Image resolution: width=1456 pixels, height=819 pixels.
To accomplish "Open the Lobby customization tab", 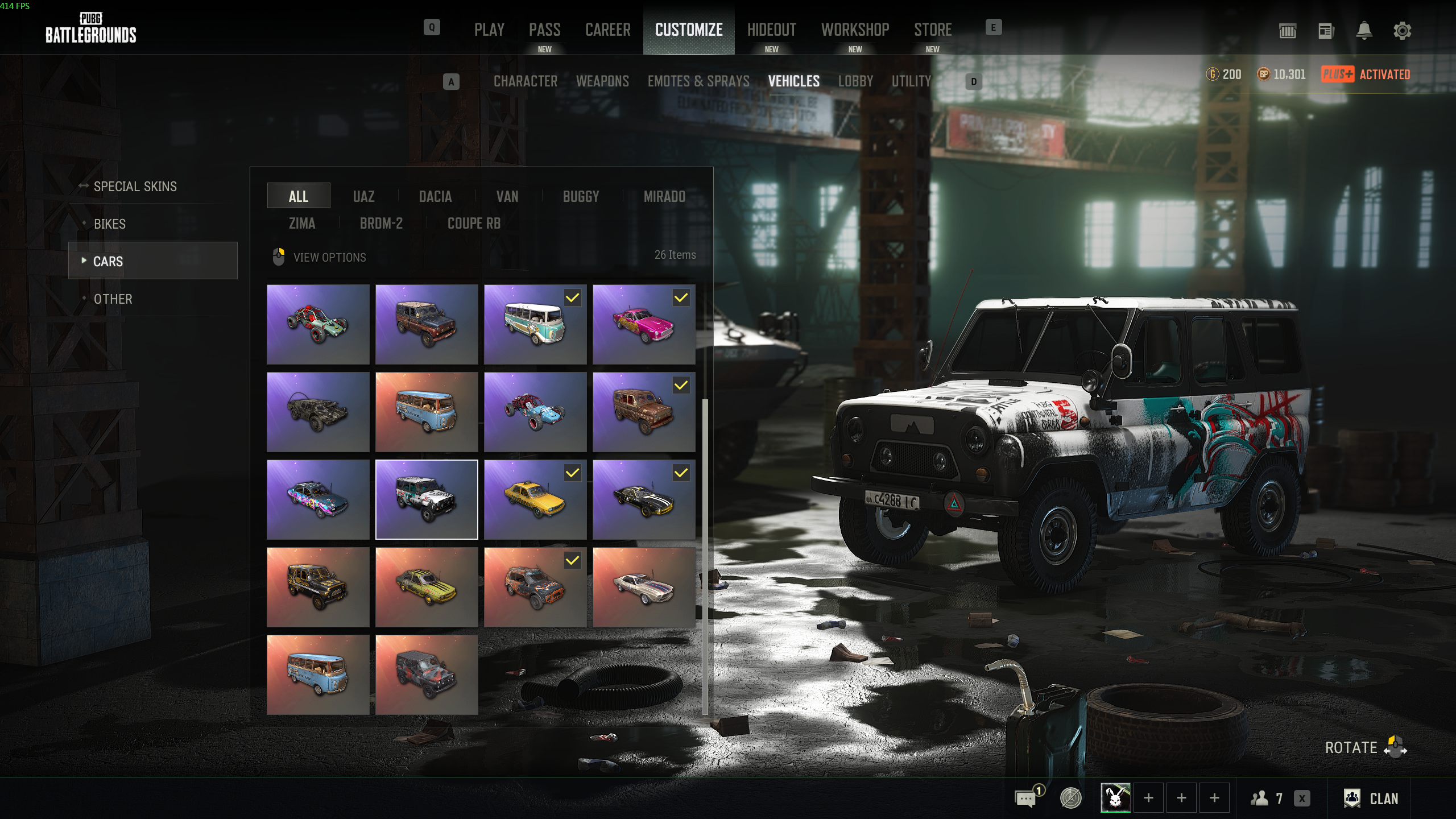I will pyautogui.click(x=855, y=81).
